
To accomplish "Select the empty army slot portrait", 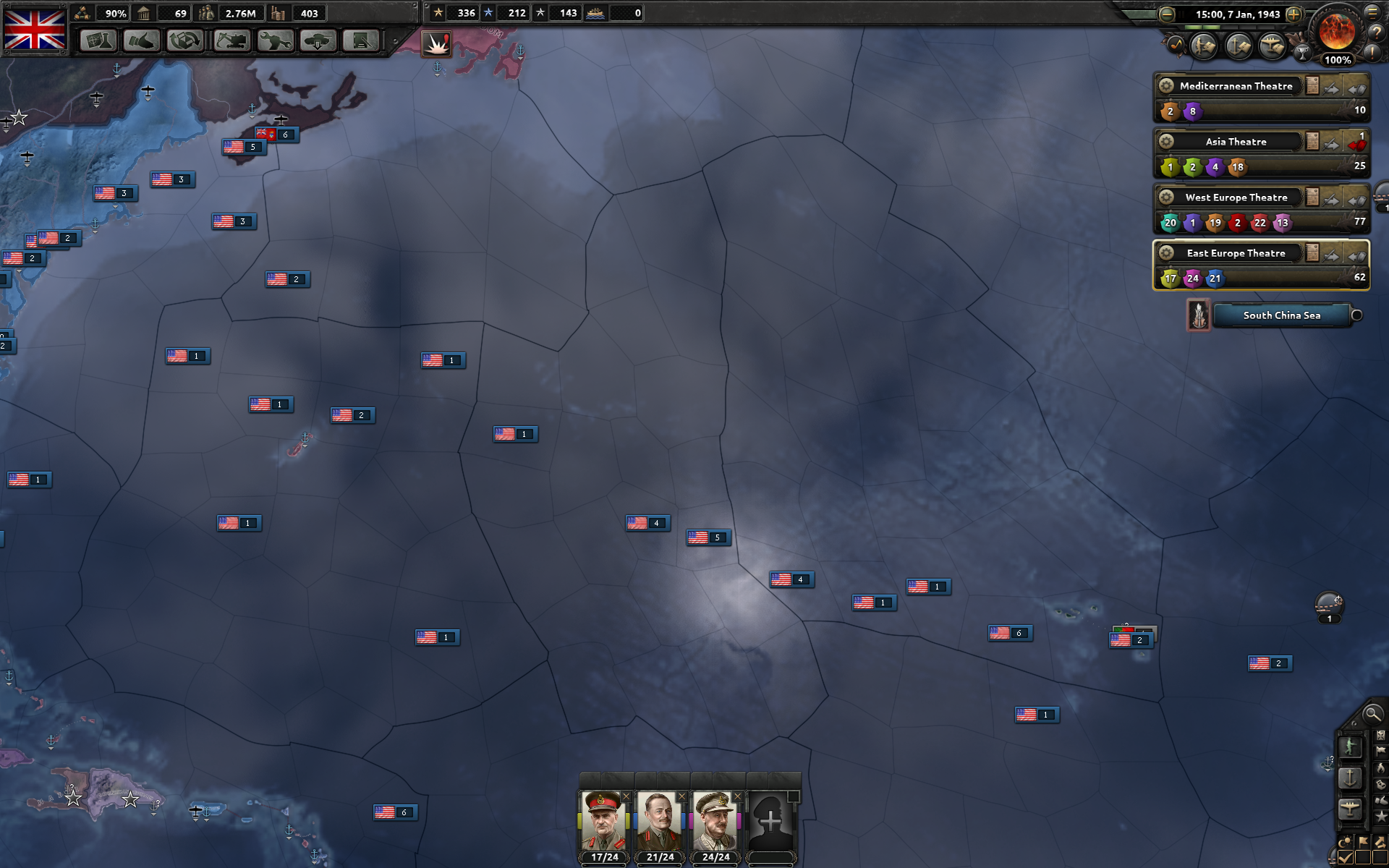I will 774,821.
